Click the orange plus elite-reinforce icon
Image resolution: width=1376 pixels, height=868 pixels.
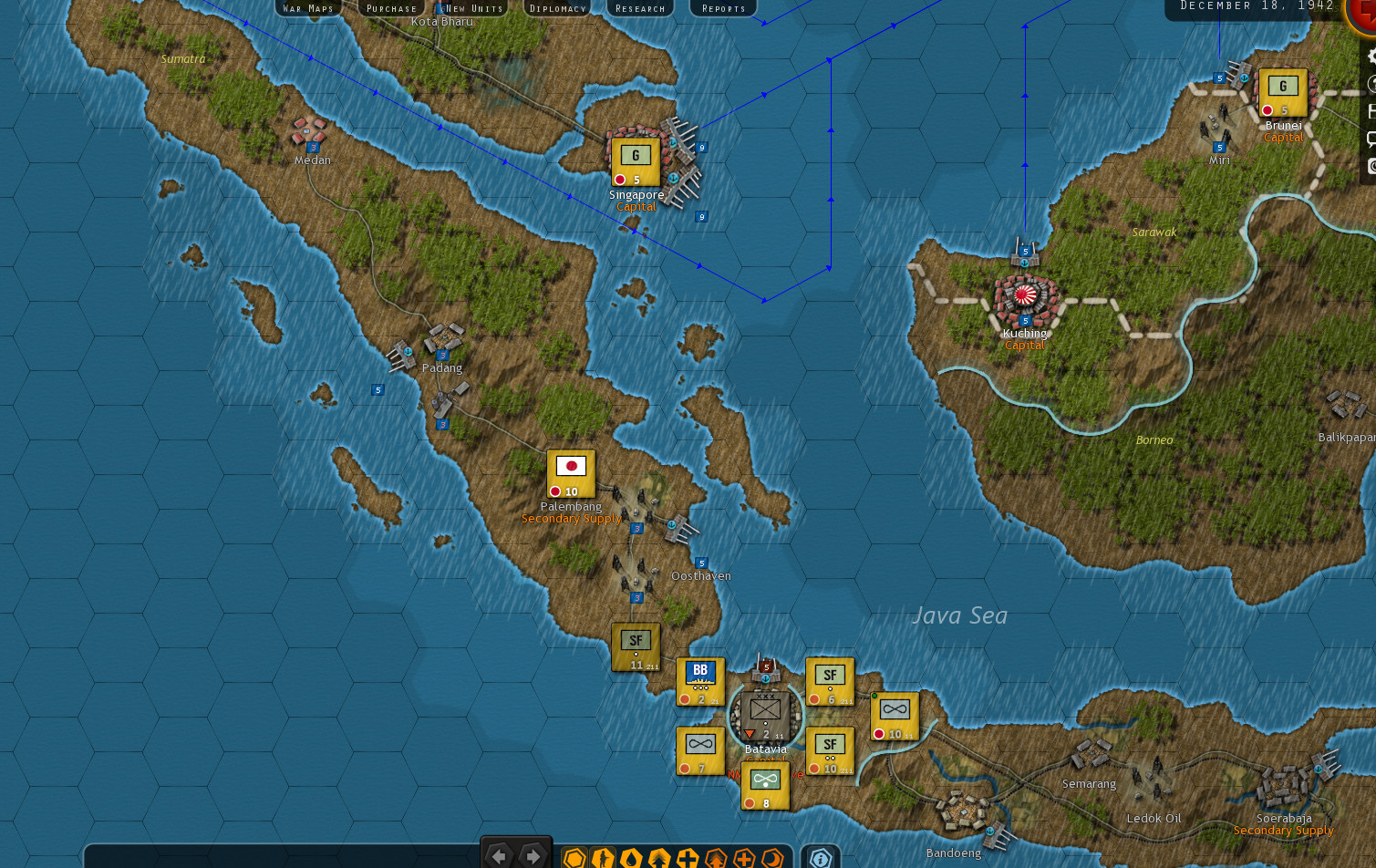pos(745,857)
